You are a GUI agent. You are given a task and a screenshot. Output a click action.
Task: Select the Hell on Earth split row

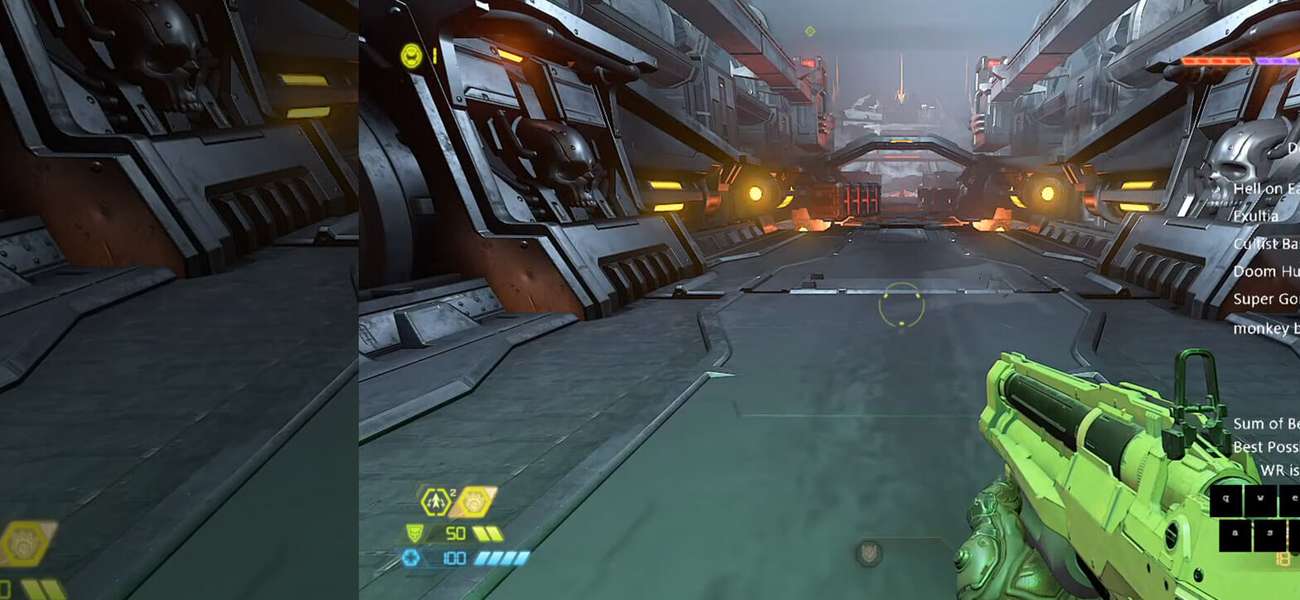(1266, 188)
